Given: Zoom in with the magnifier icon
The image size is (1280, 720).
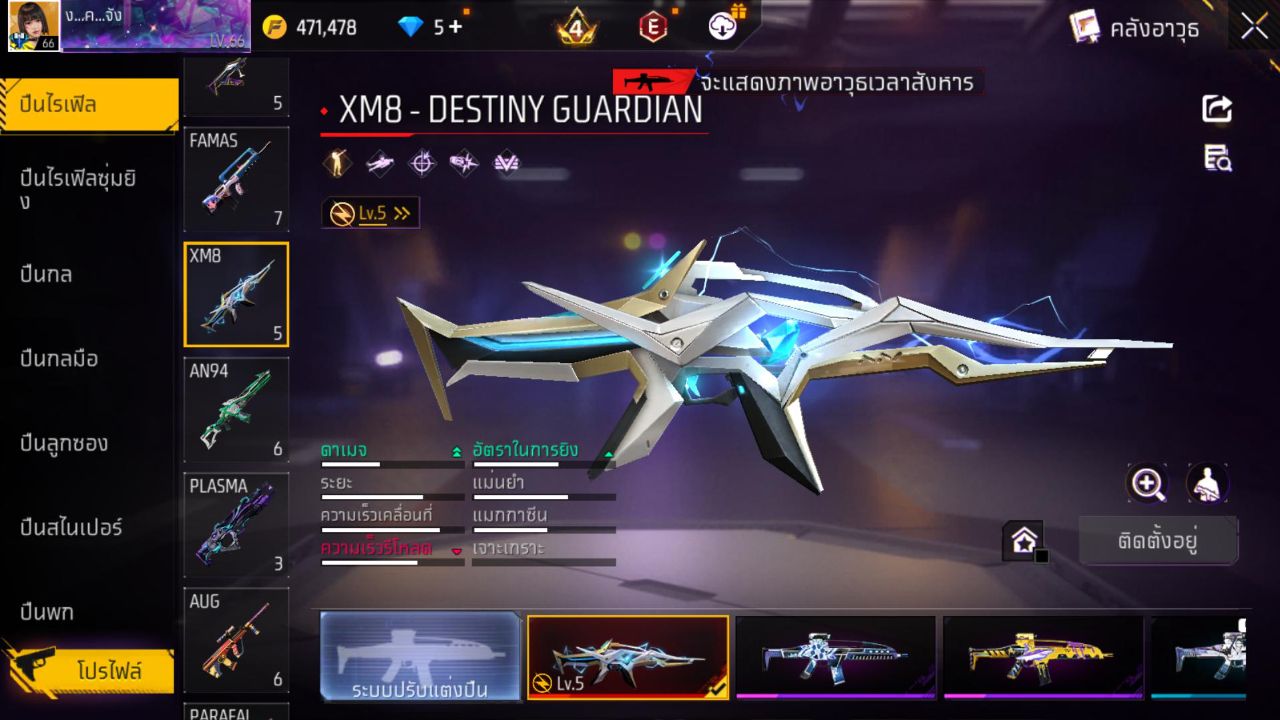Looking at the screenshot, I should pos(1147,484).
